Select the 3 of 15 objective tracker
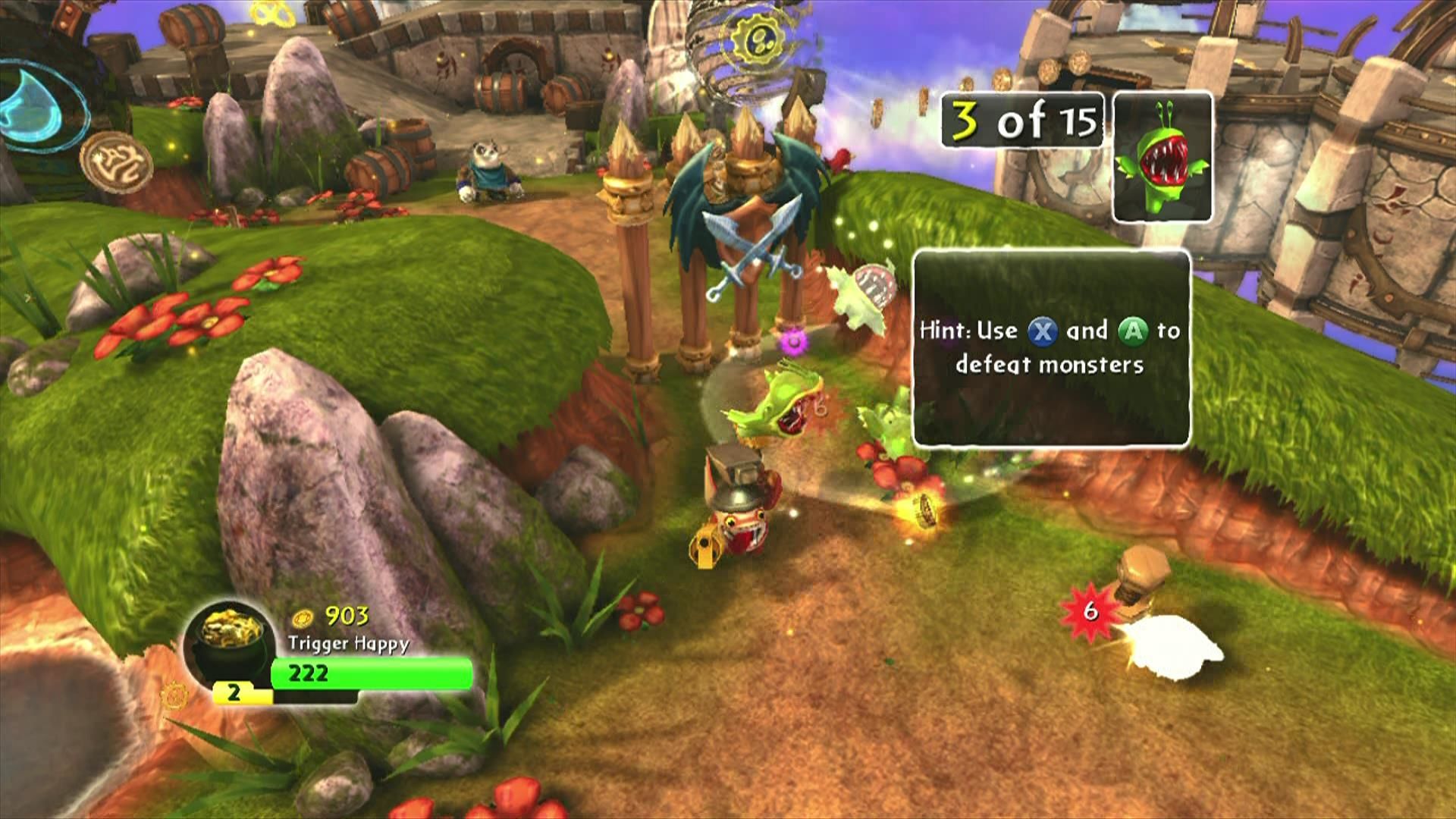1456x819 pixels. pyautogui.click(x=1021, y=120)
